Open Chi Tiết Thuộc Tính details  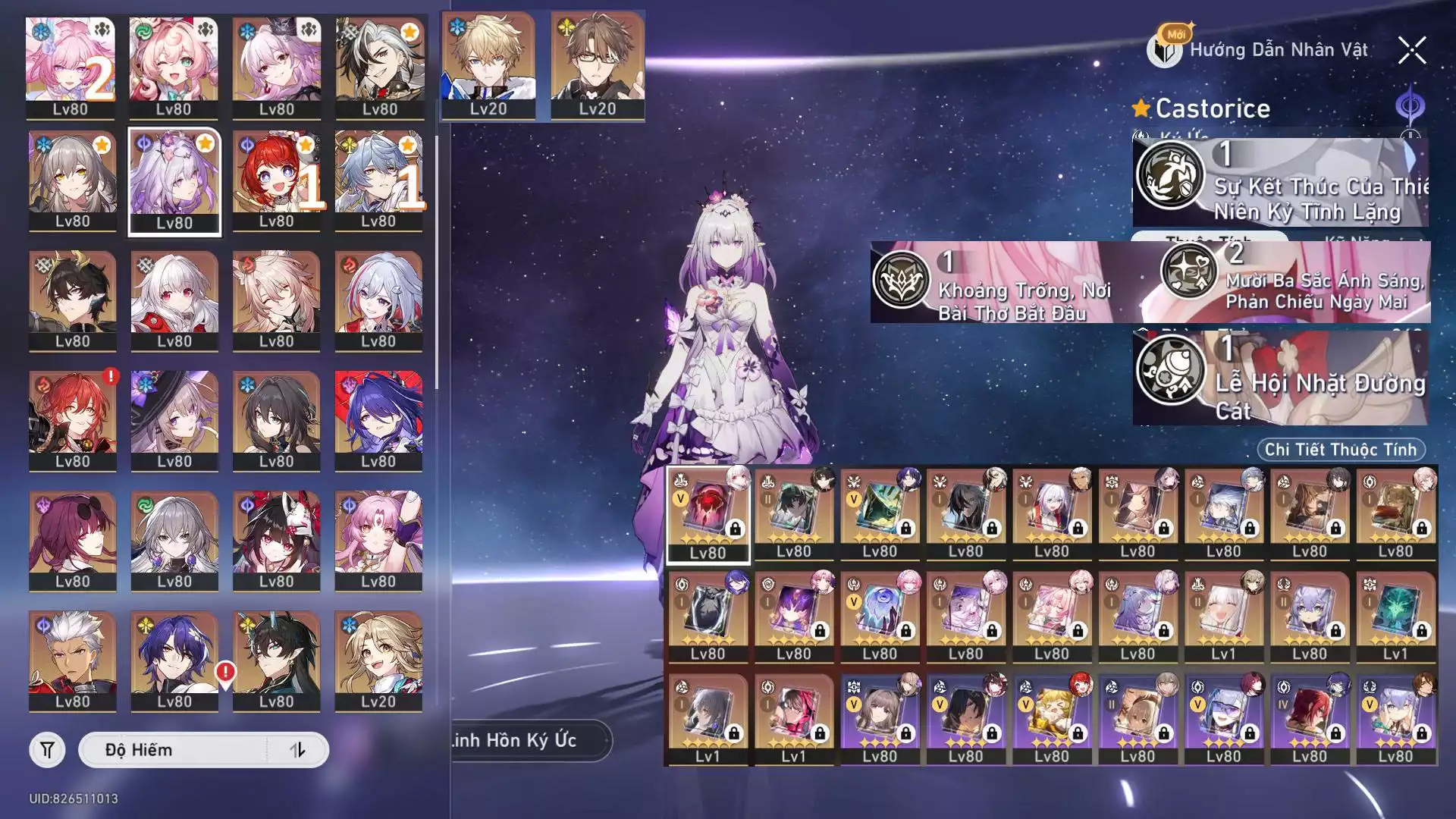coord(1340,450)
